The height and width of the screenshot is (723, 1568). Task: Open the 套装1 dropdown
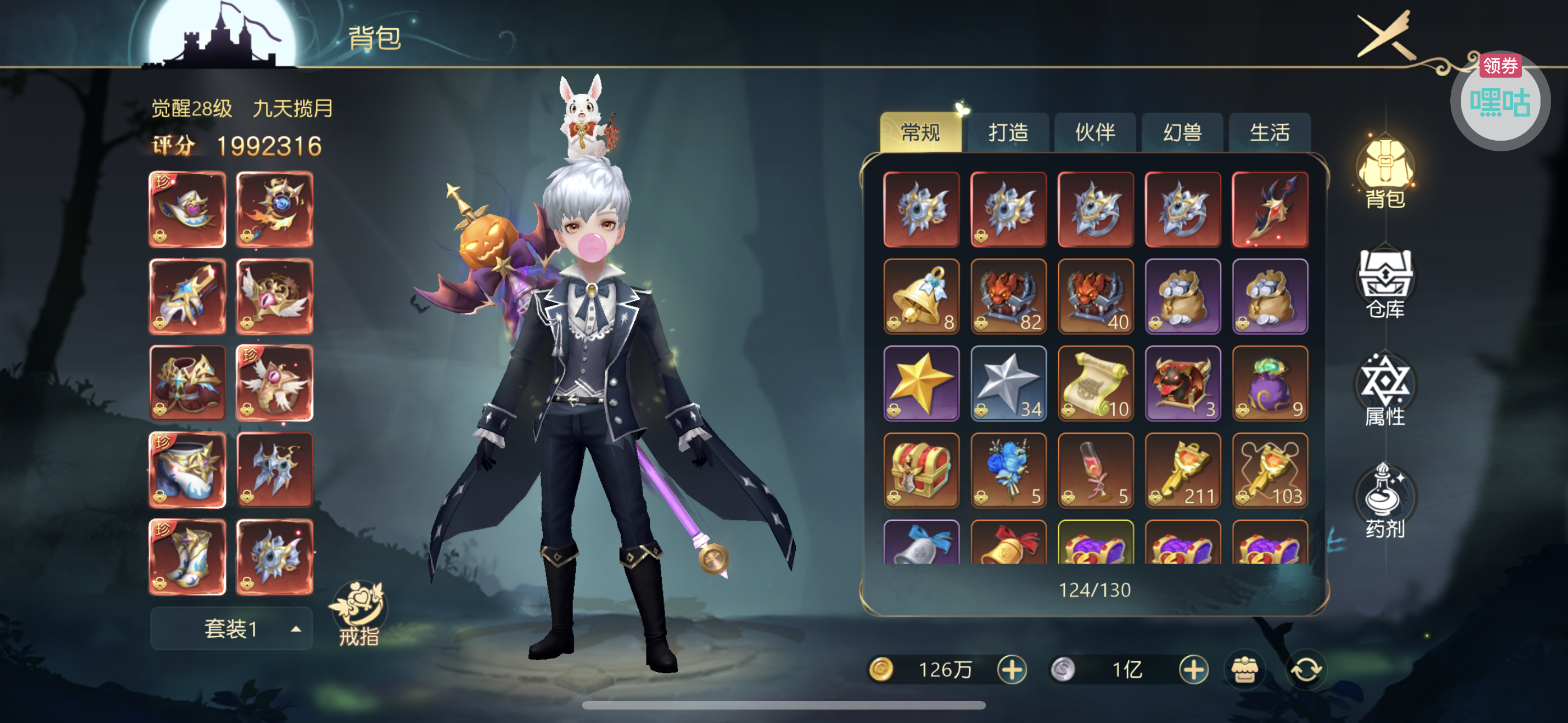(x=231, y=629)
